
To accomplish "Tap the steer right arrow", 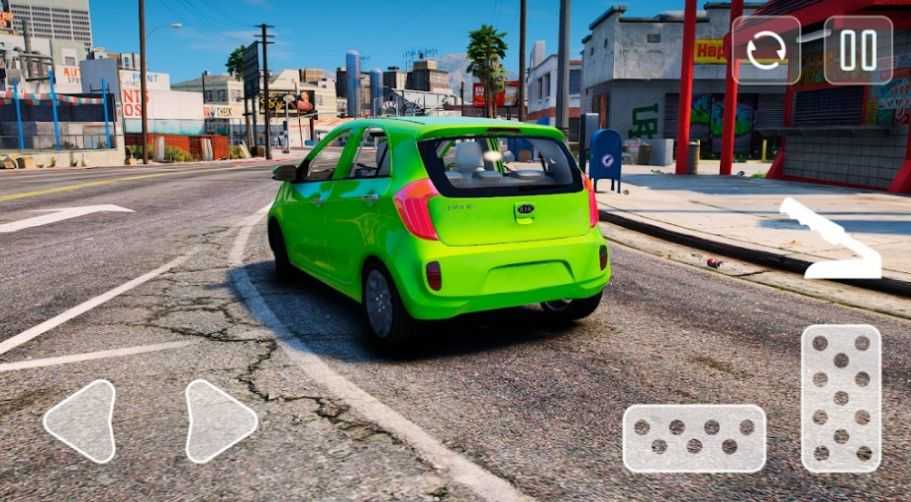I will point(218,421).
